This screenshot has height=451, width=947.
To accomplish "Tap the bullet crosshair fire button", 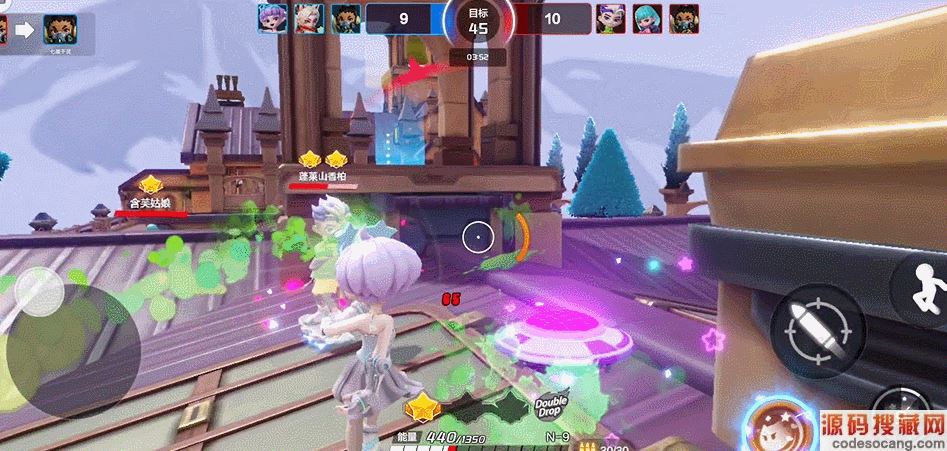I will [x=816, y=331].
